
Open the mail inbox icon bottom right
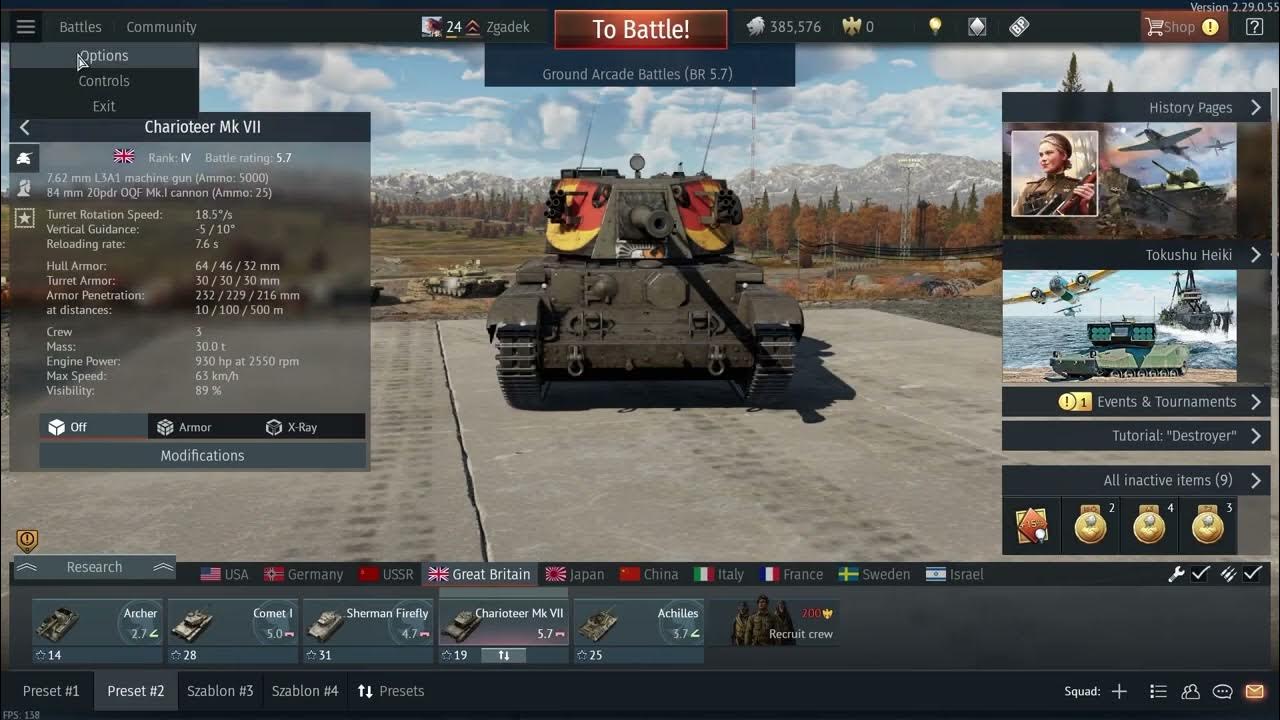click(1254, 691)
